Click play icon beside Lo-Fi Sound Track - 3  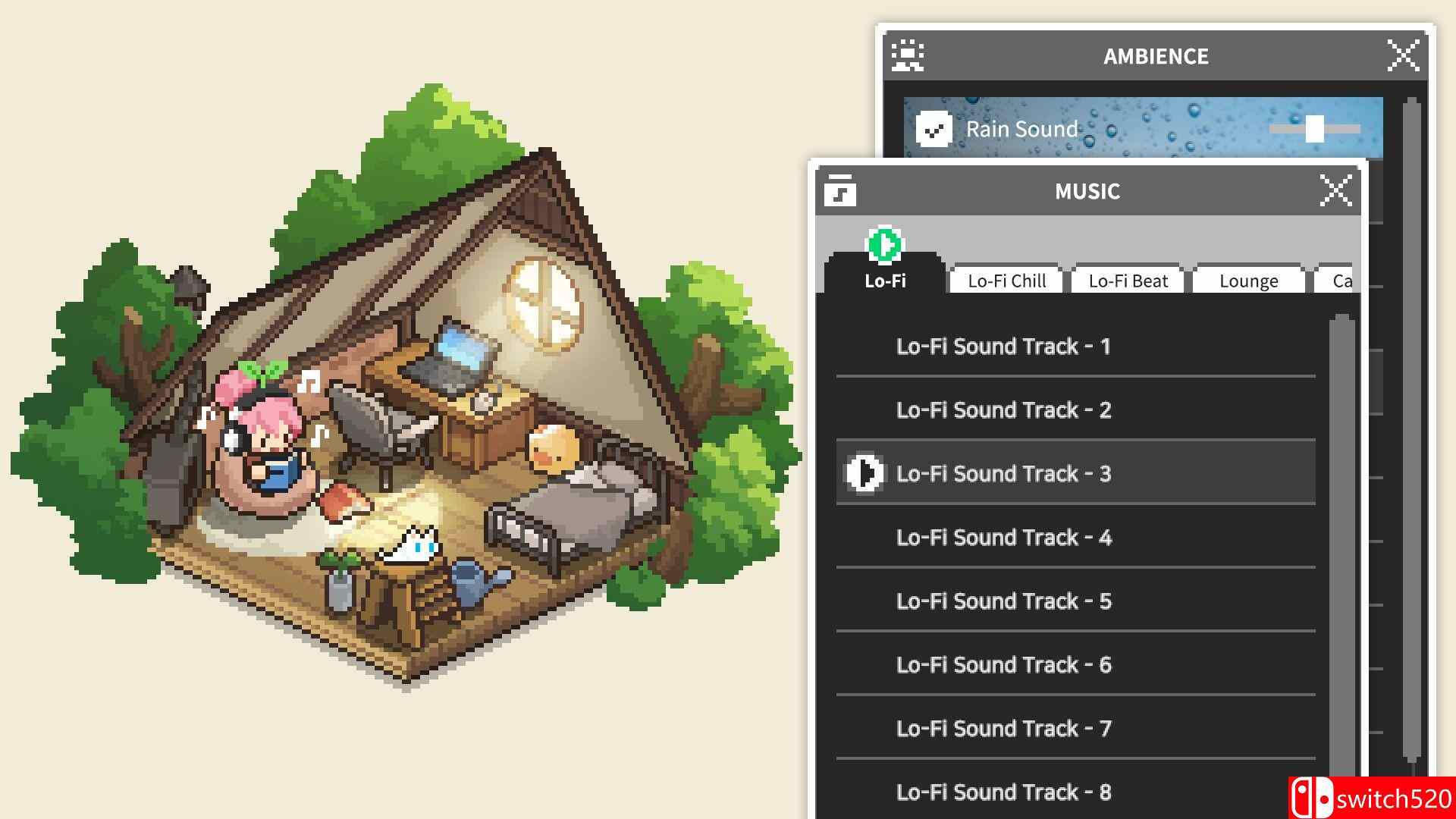click(x=863, y=473)
